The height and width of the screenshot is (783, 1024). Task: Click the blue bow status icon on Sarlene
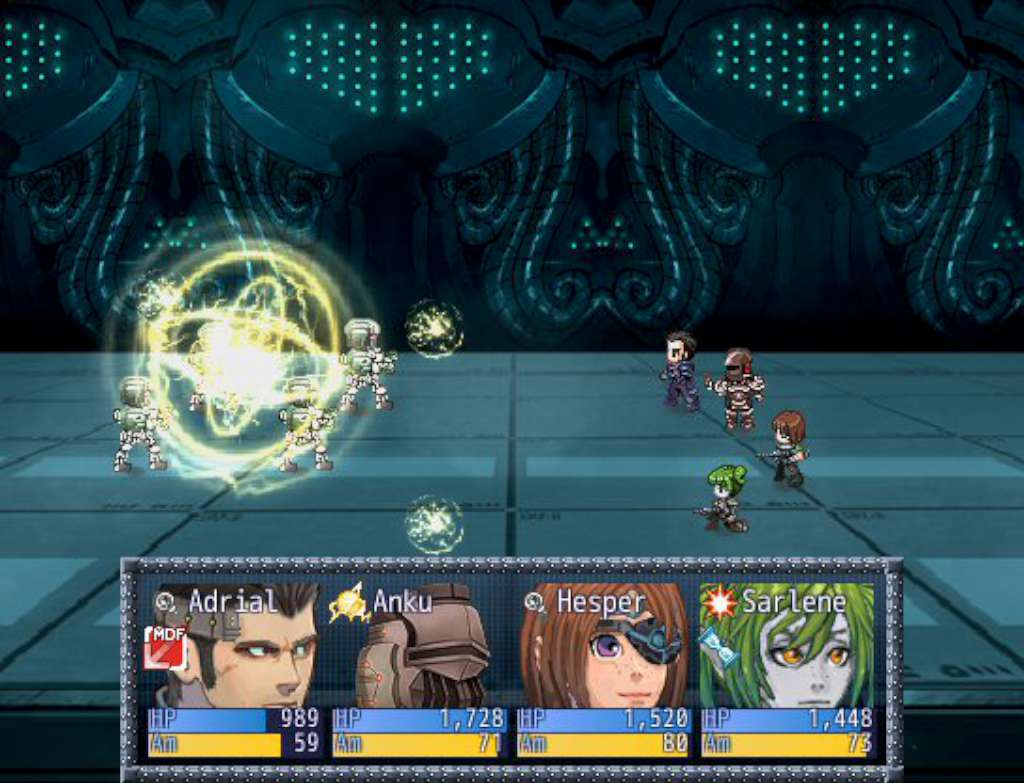pyautogui.click(x=717, y=644)
